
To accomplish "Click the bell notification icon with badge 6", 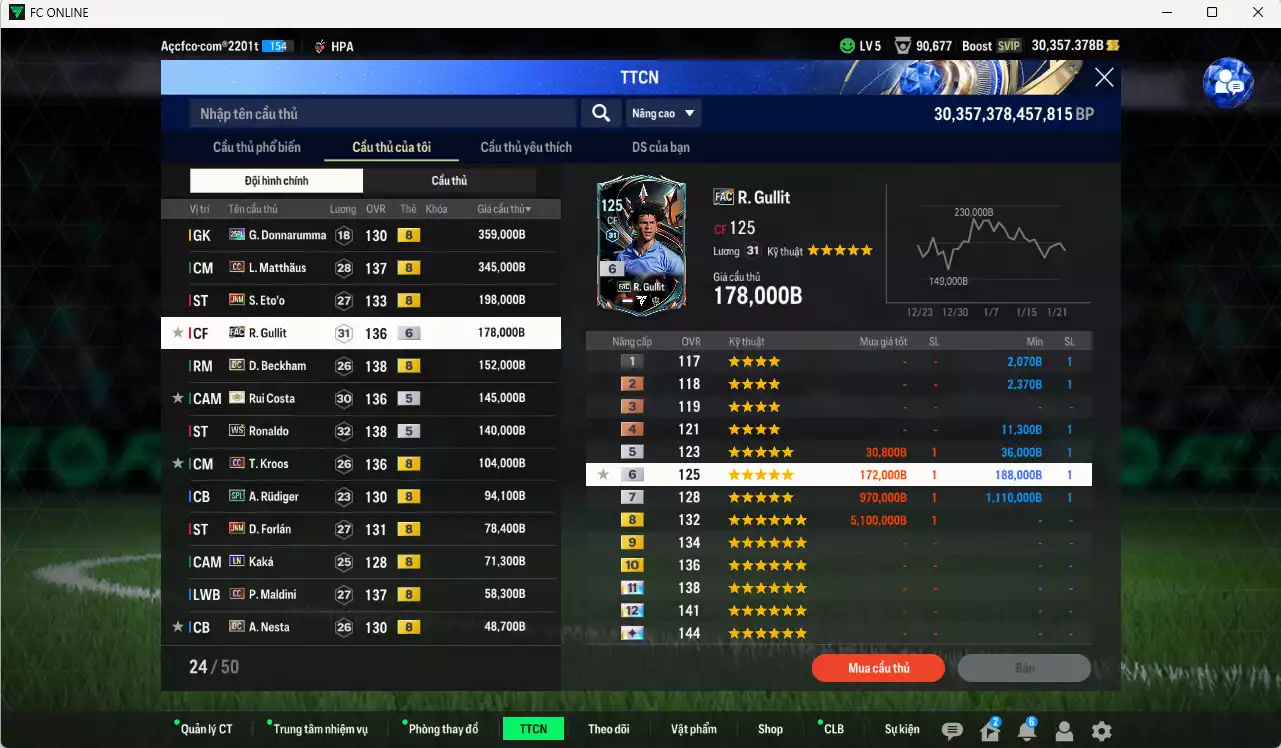I will (1025, 731).
